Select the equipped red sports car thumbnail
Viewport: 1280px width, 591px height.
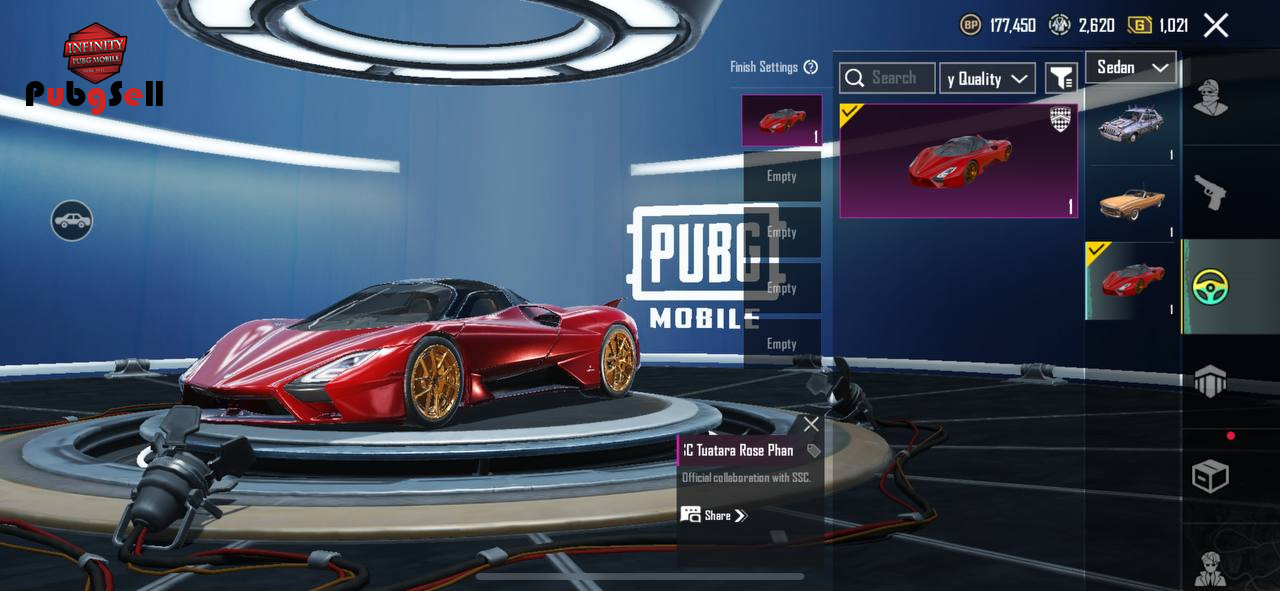1132,280
